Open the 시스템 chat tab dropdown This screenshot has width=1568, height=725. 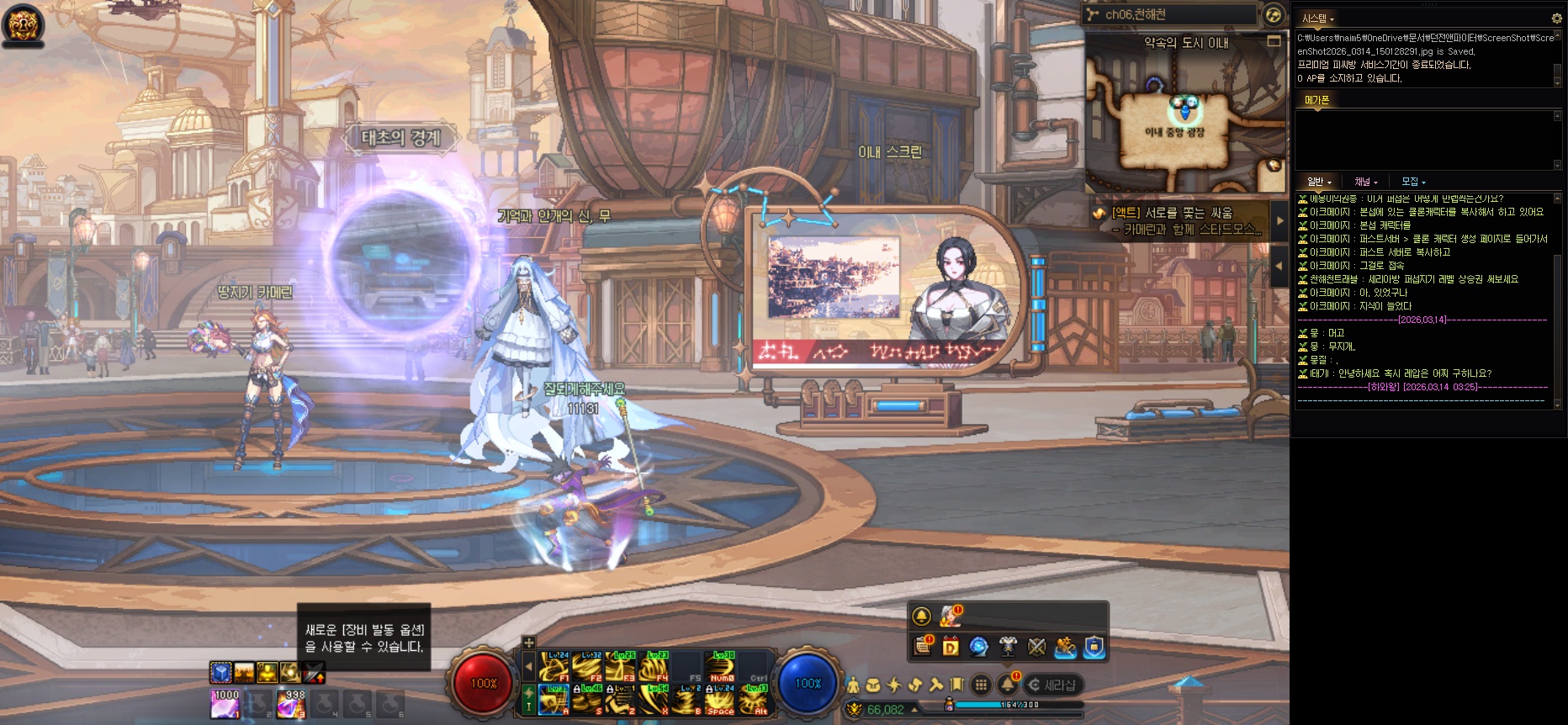pyautogui.click(x=1317, y=19)
